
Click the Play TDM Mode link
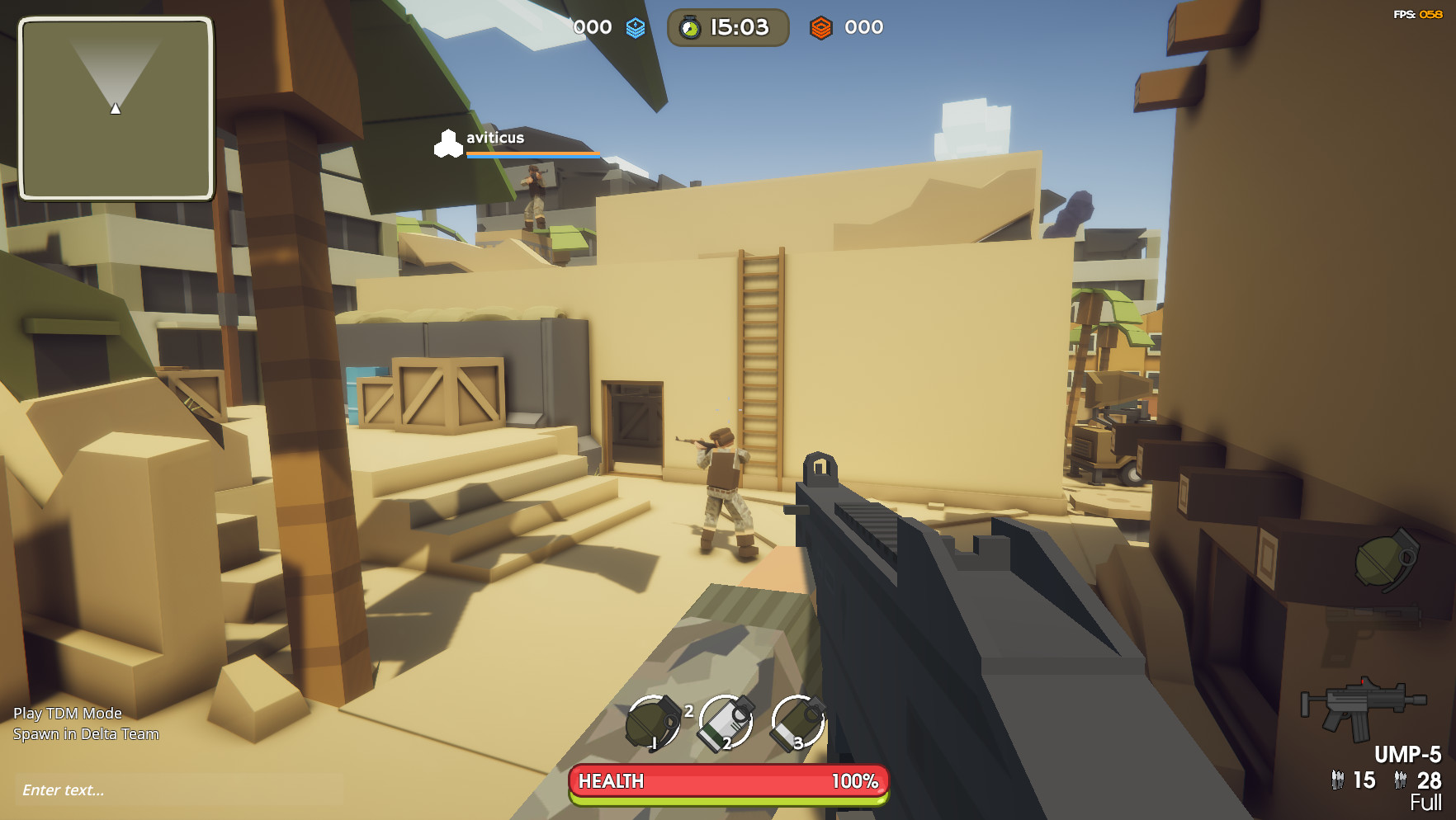pos(69,714)
